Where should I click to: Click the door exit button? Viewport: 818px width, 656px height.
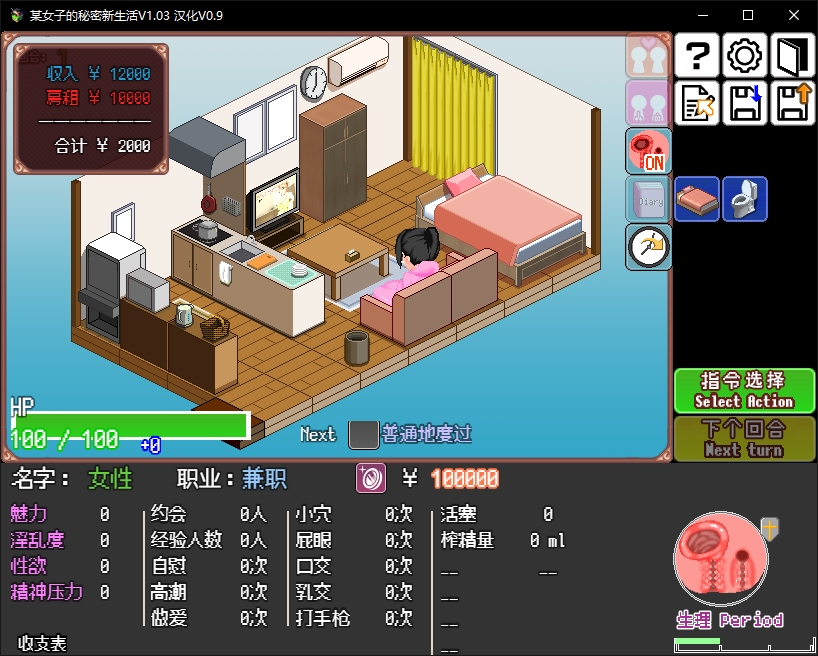(x=794, y=56)
